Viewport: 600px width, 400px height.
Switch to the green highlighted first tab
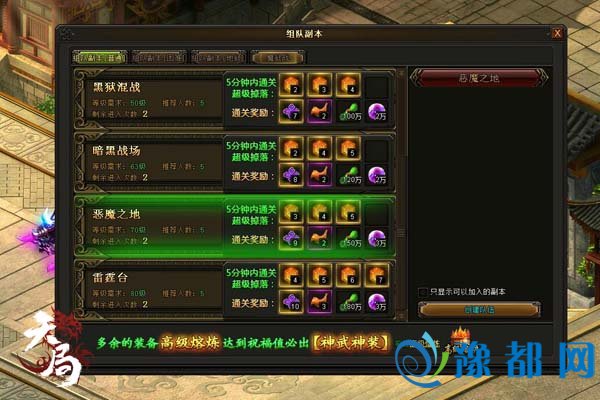pyautogui.click(x=98, y=57)
